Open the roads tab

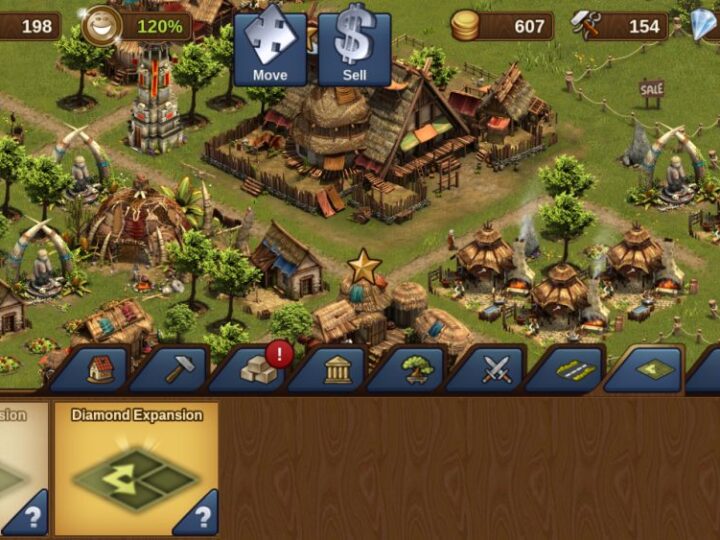pyautogui.click(x=575, y=369)
